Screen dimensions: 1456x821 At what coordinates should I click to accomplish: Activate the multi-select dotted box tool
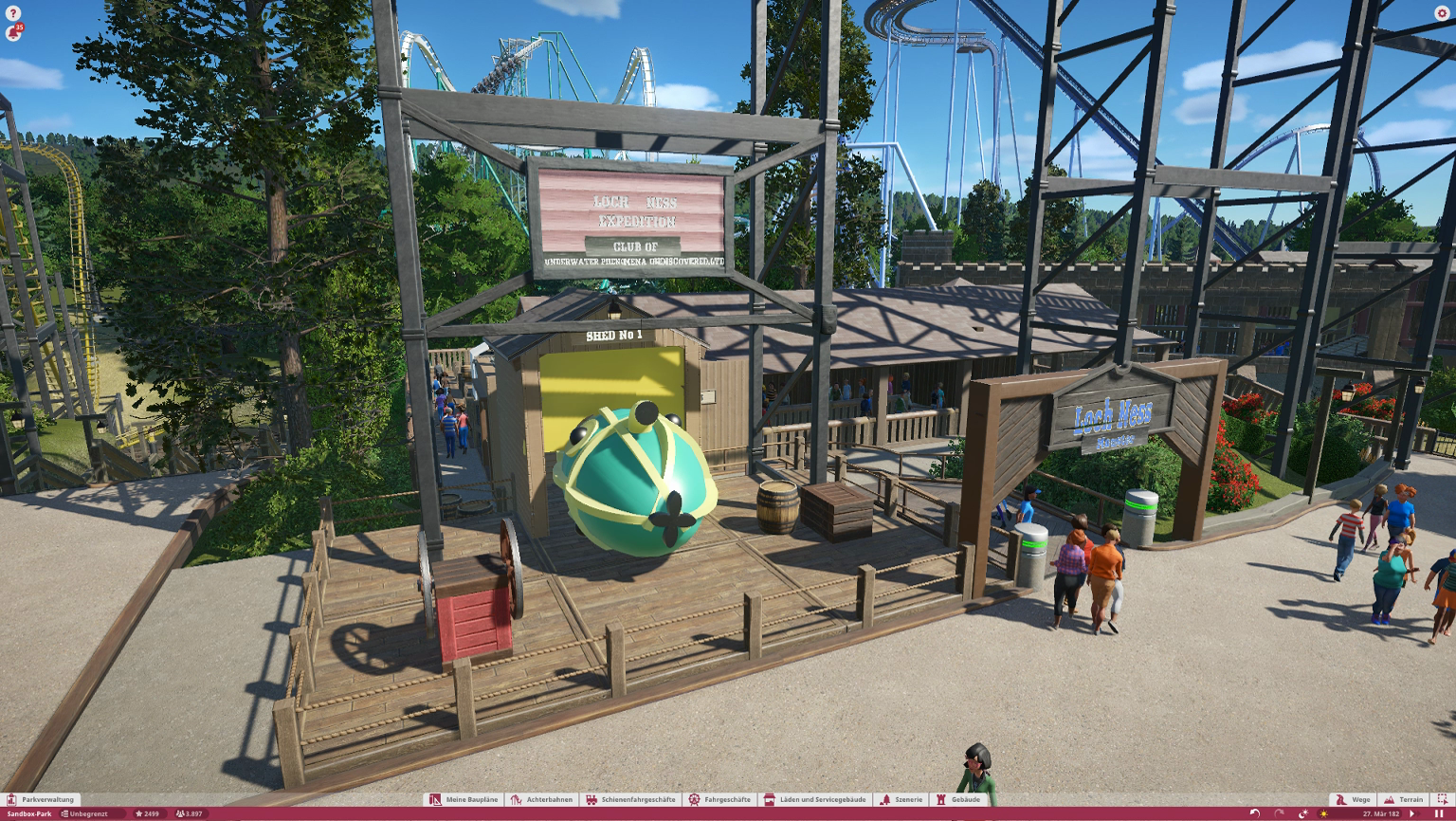click(1442, 800)
